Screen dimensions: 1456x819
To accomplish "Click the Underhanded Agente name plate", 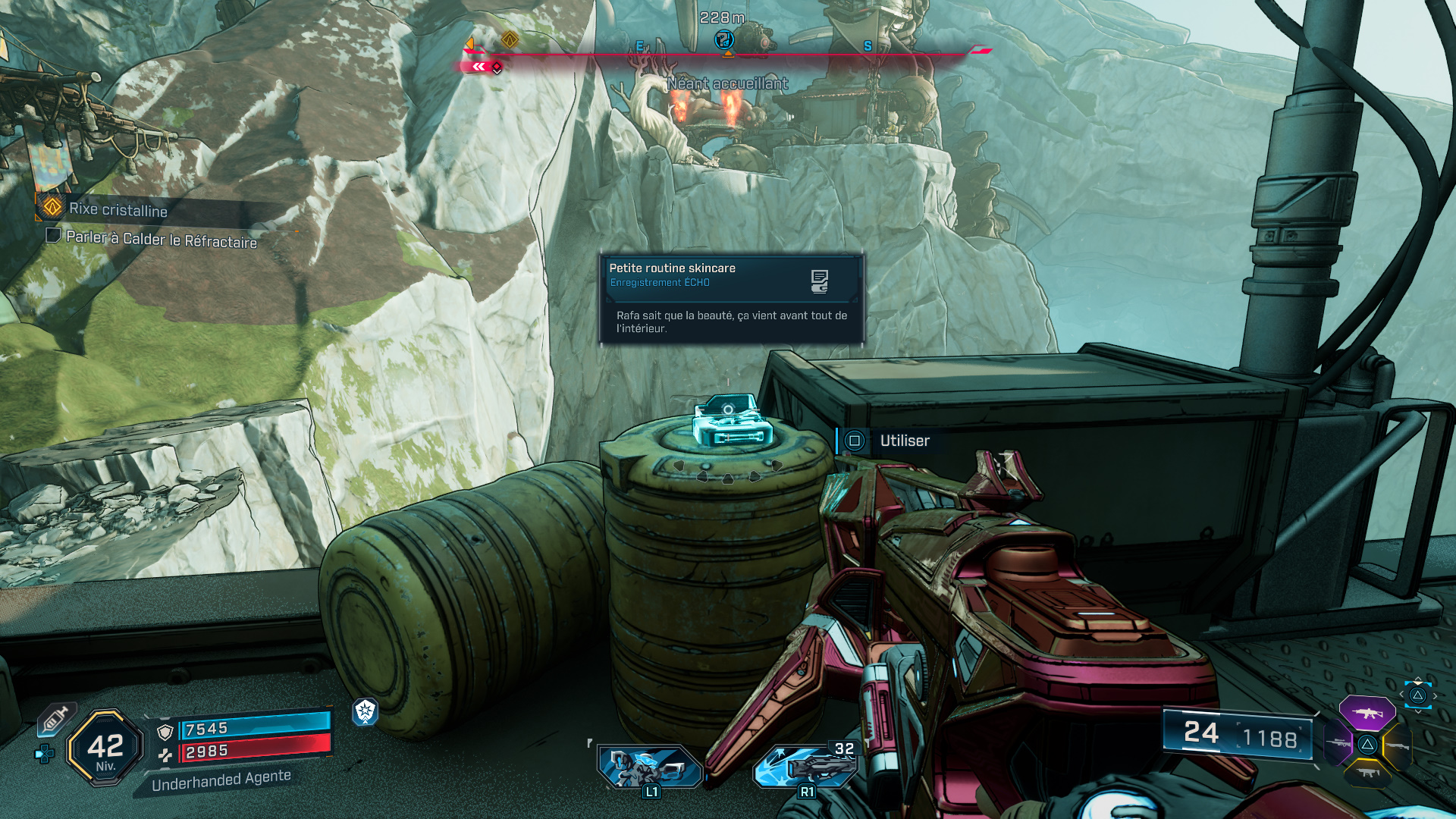I will click(220, 780).
